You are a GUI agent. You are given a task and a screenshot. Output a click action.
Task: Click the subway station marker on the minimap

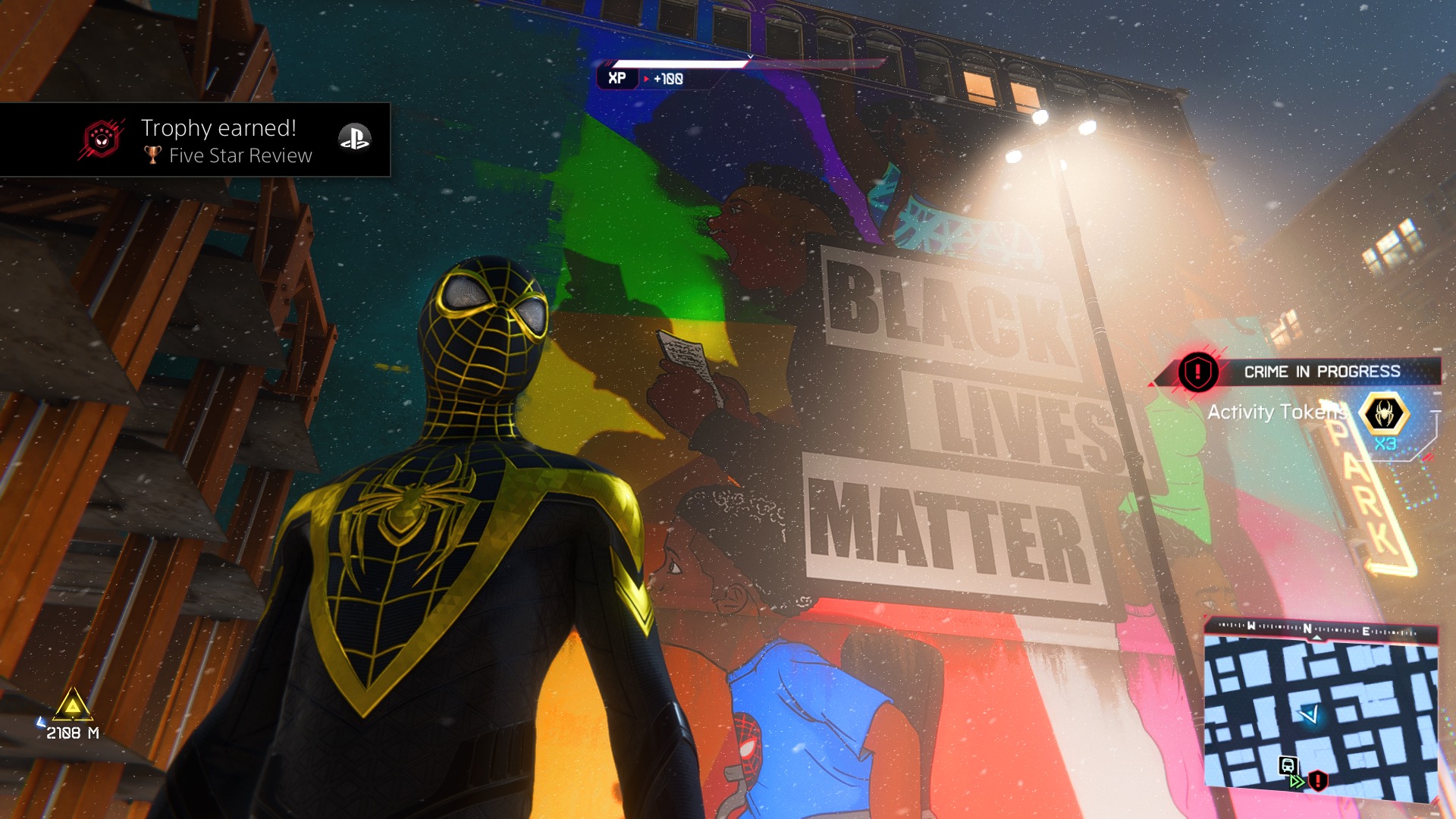point(1287,764)
